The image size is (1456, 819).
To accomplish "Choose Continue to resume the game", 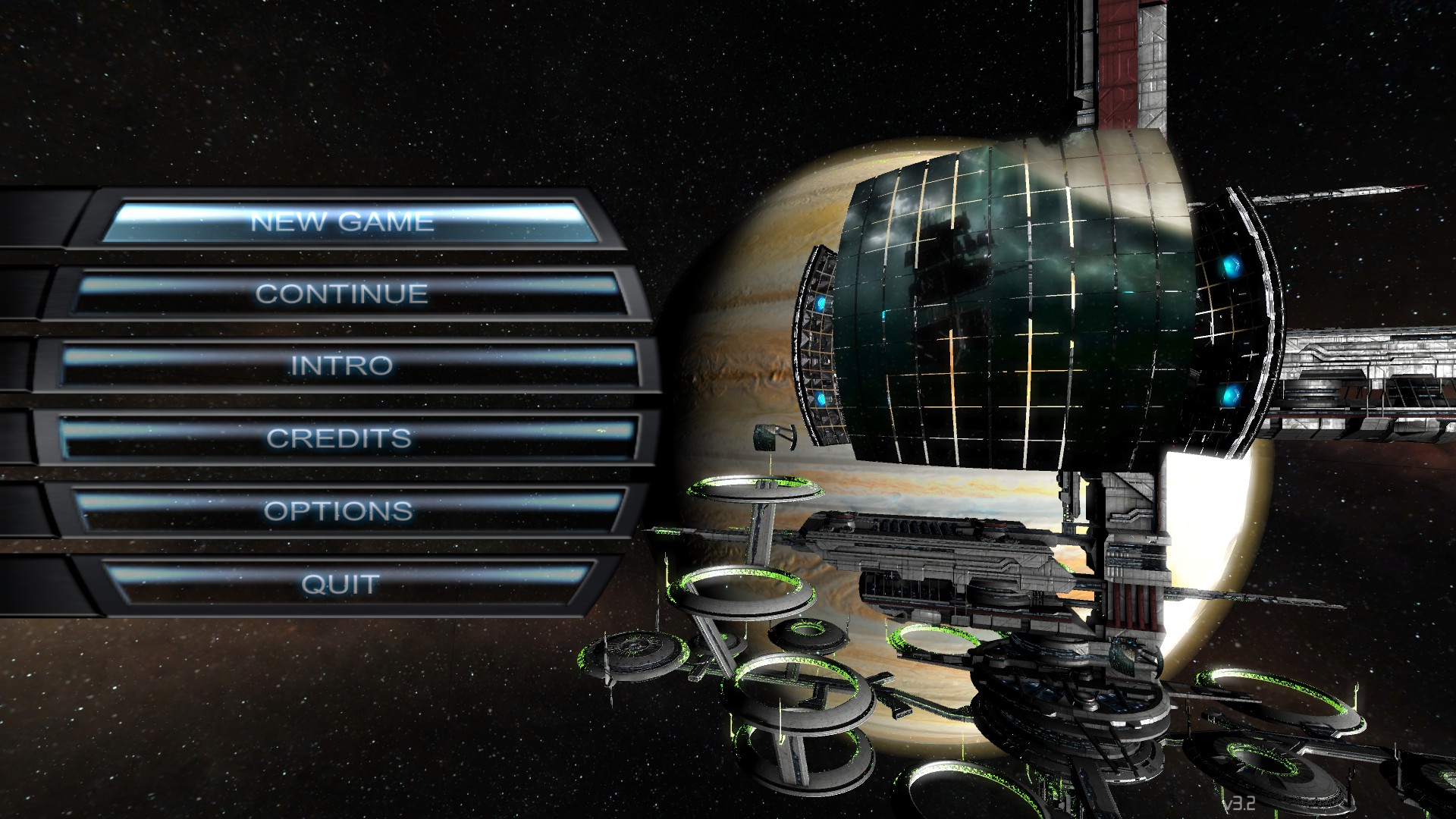I will 341,294.
